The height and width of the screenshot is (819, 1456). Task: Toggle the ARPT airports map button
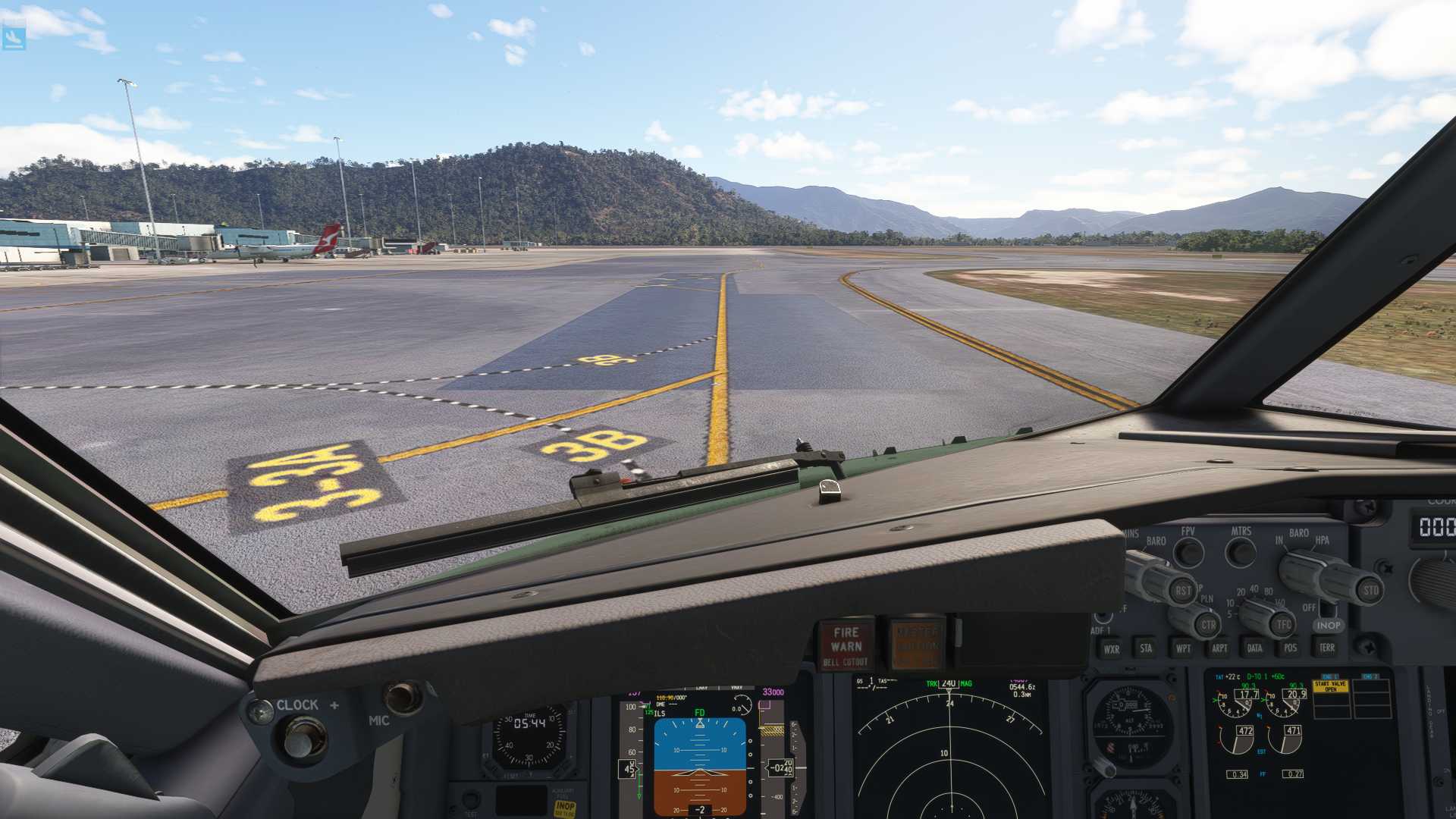(1219, 648)
